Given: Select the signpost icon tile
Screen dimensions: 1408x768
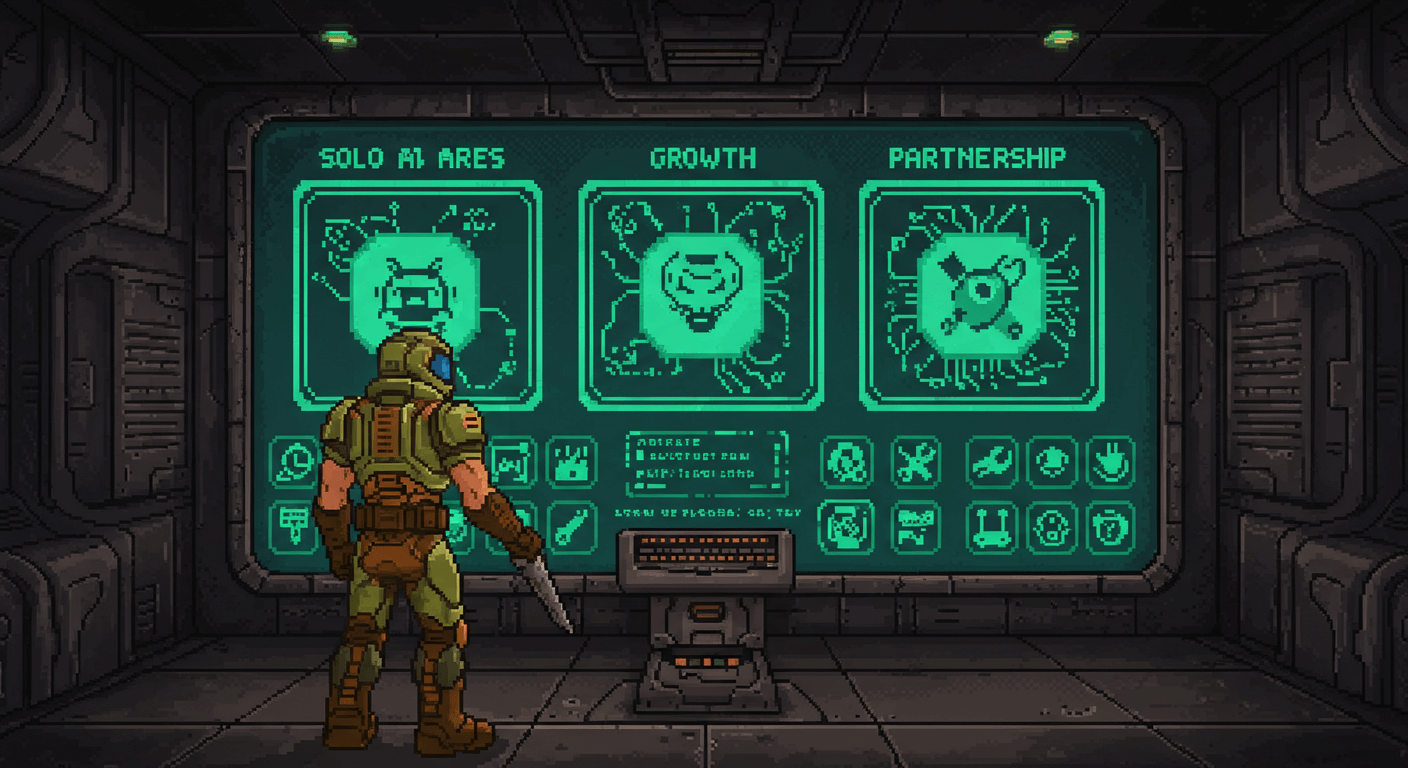Looking at the screenshot, I should point(294,526).
